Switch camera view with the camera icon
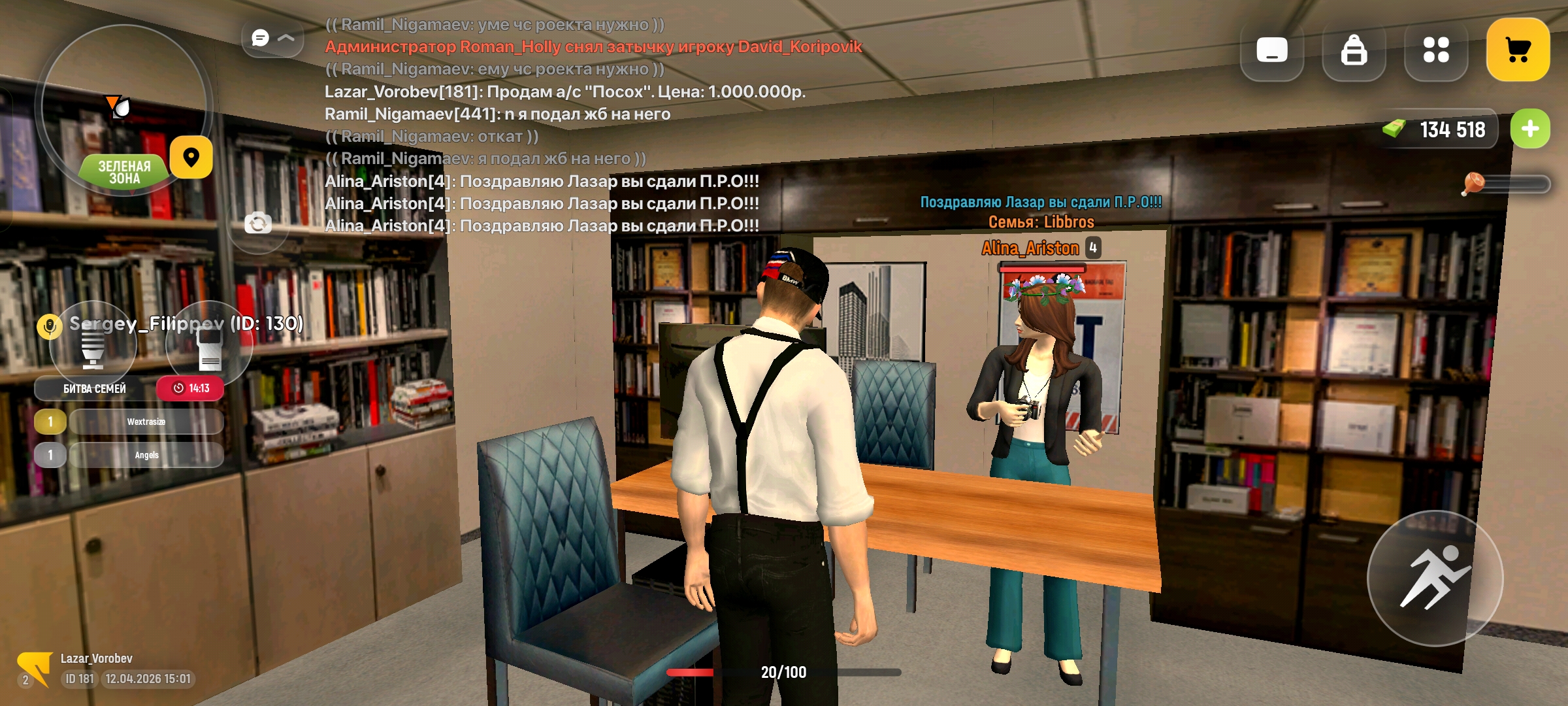Image resolution: width=1568 pixels, height=706 pixels. [258, 224]
